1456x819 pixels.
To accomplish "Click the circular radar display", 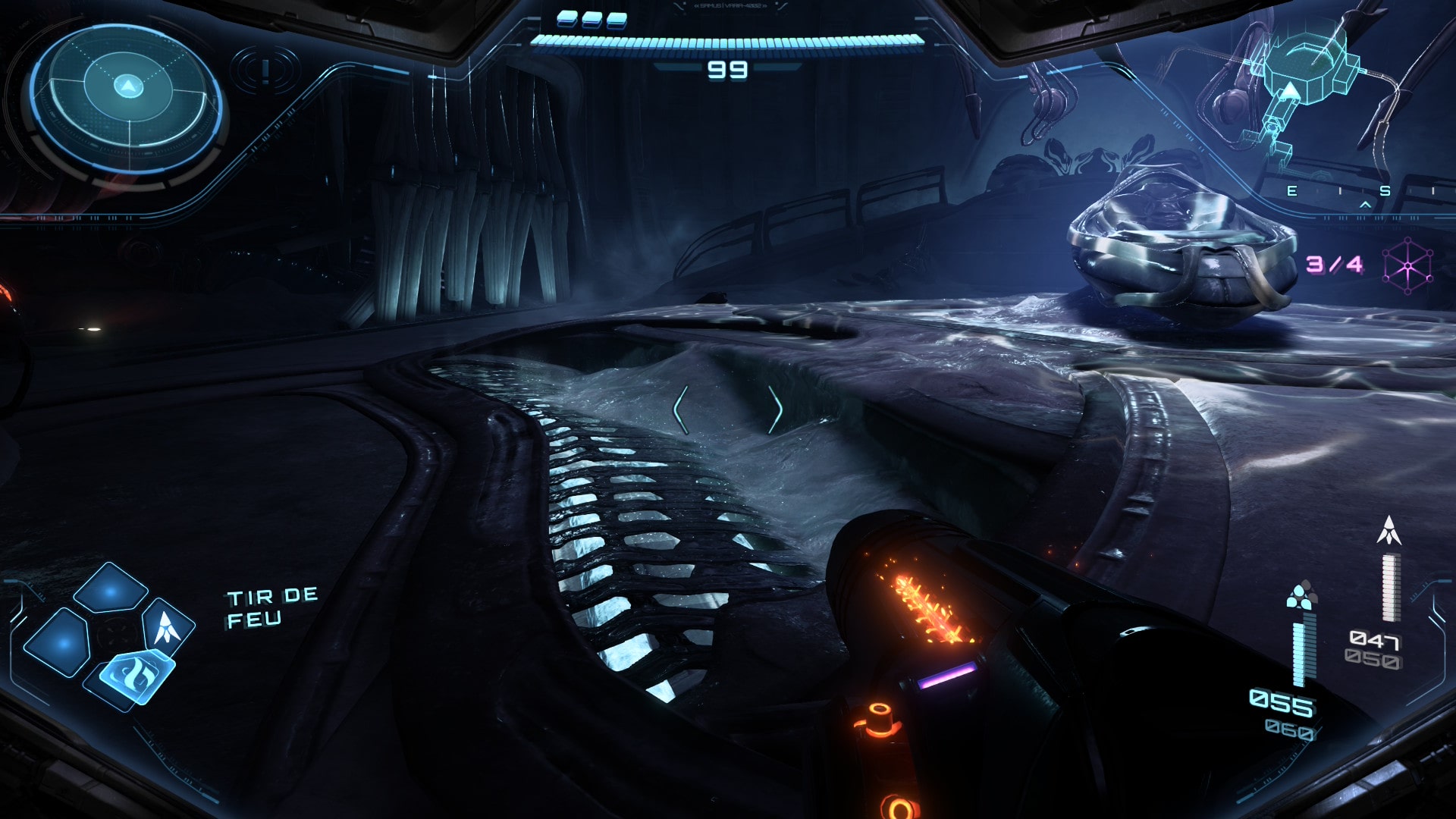I will point(127,99).
